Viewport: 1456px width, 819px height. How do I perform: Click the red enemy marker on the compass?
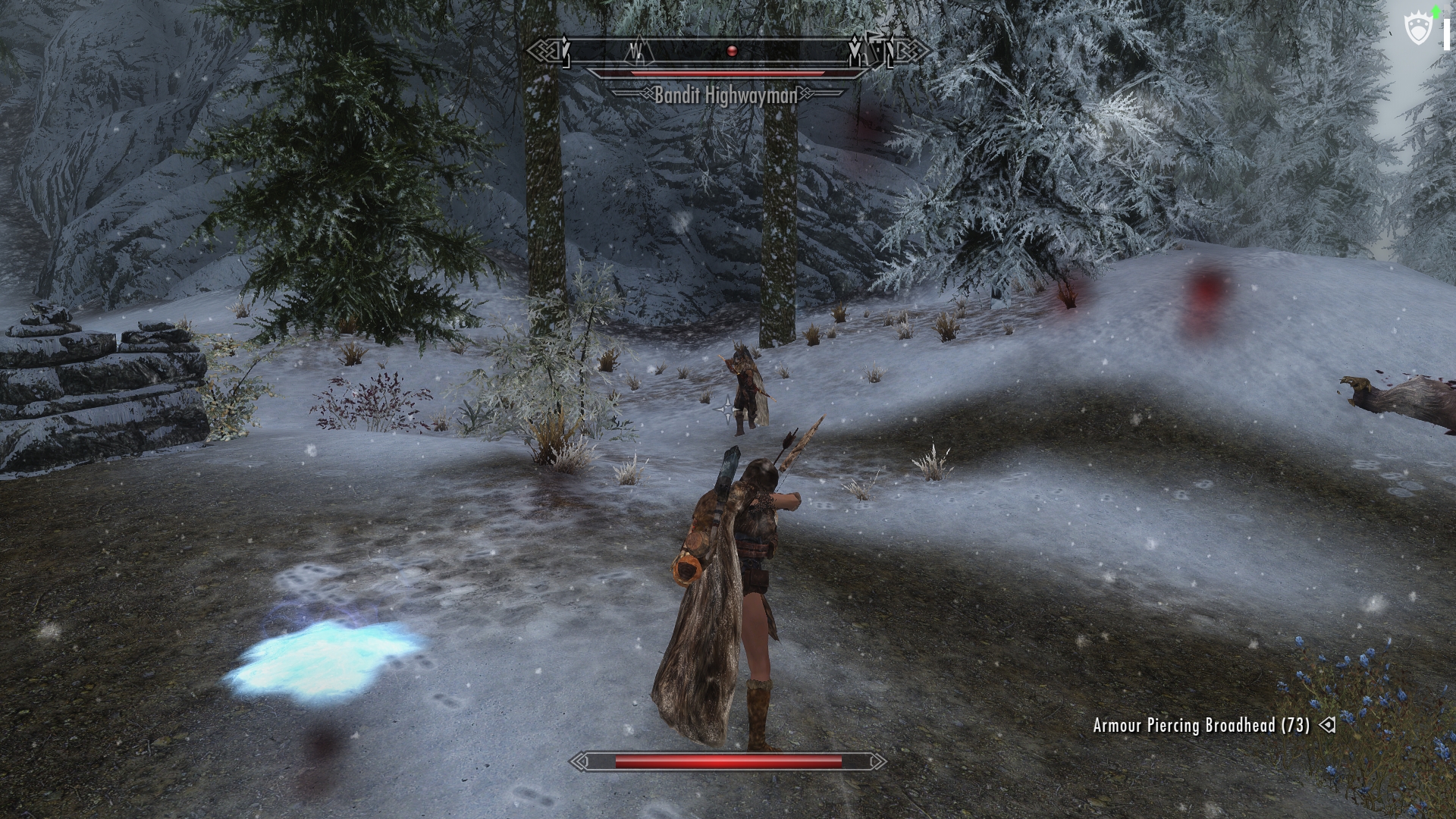pyautogui.click(x=731, y=51)
